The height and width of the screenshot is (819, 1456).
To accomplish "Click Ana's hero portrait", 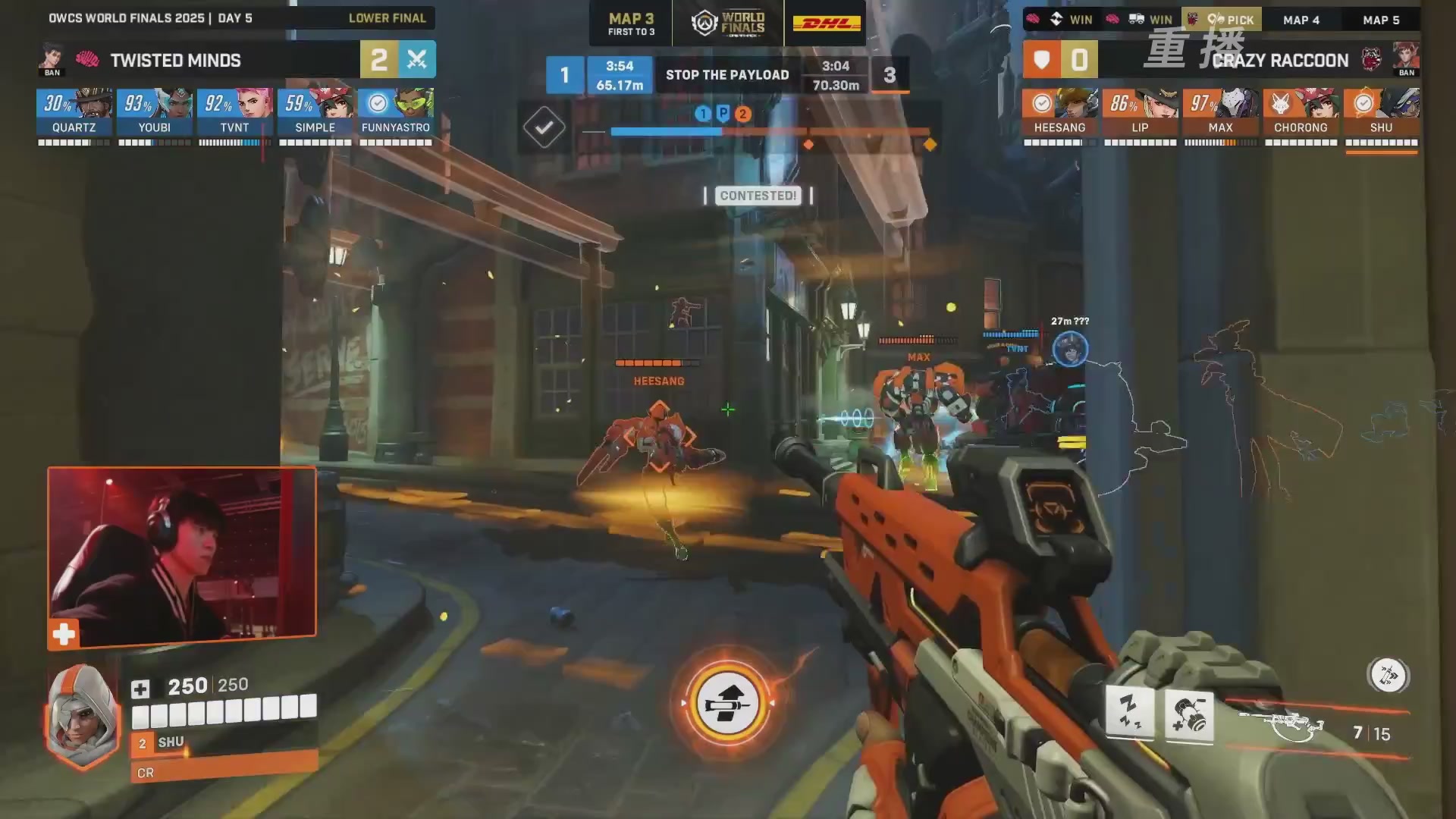I will click(x=82, y=716).
